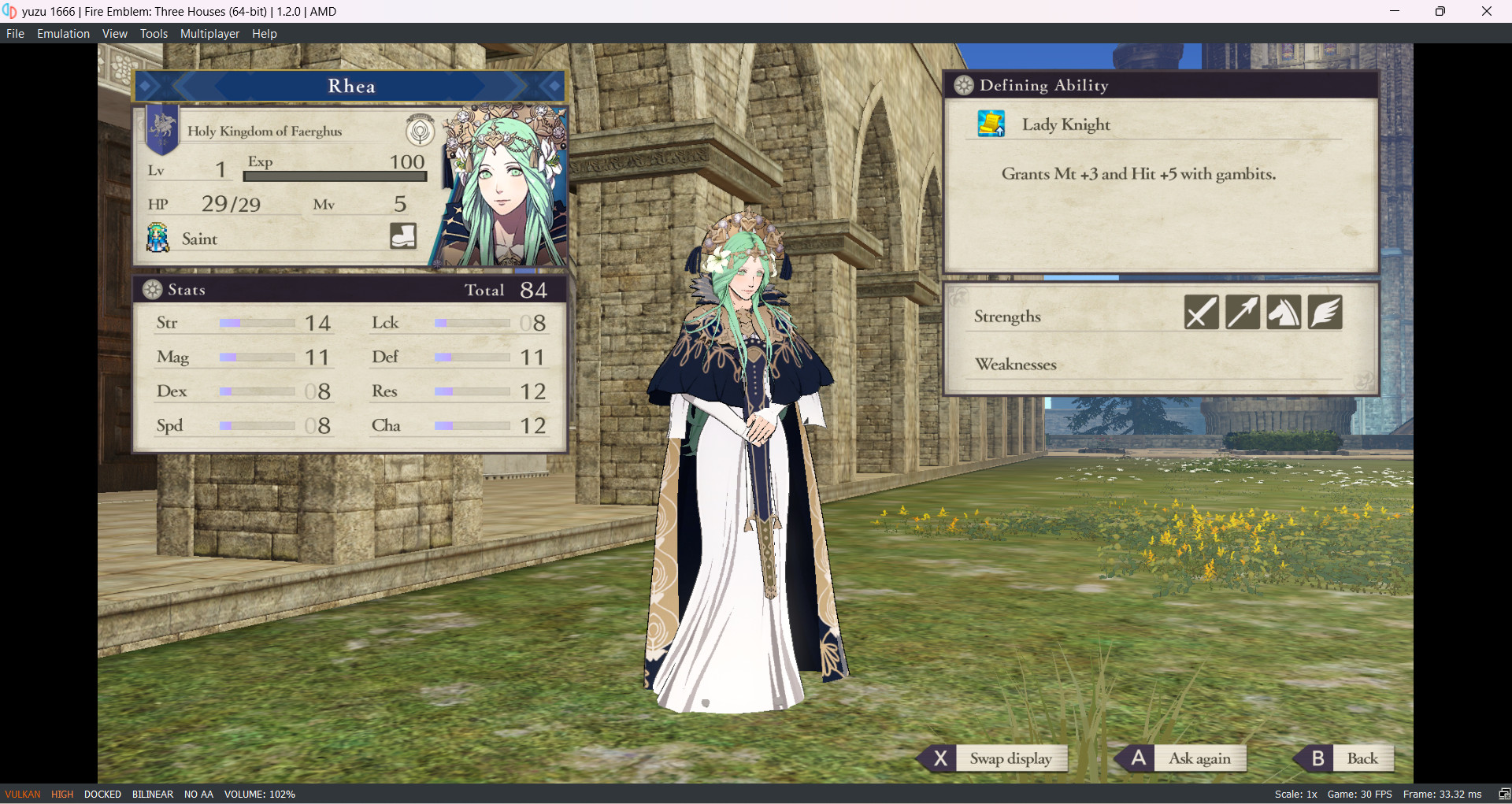Click the Faerghus shield emblem
This screenshot has width=1512, height=804.
161,129
